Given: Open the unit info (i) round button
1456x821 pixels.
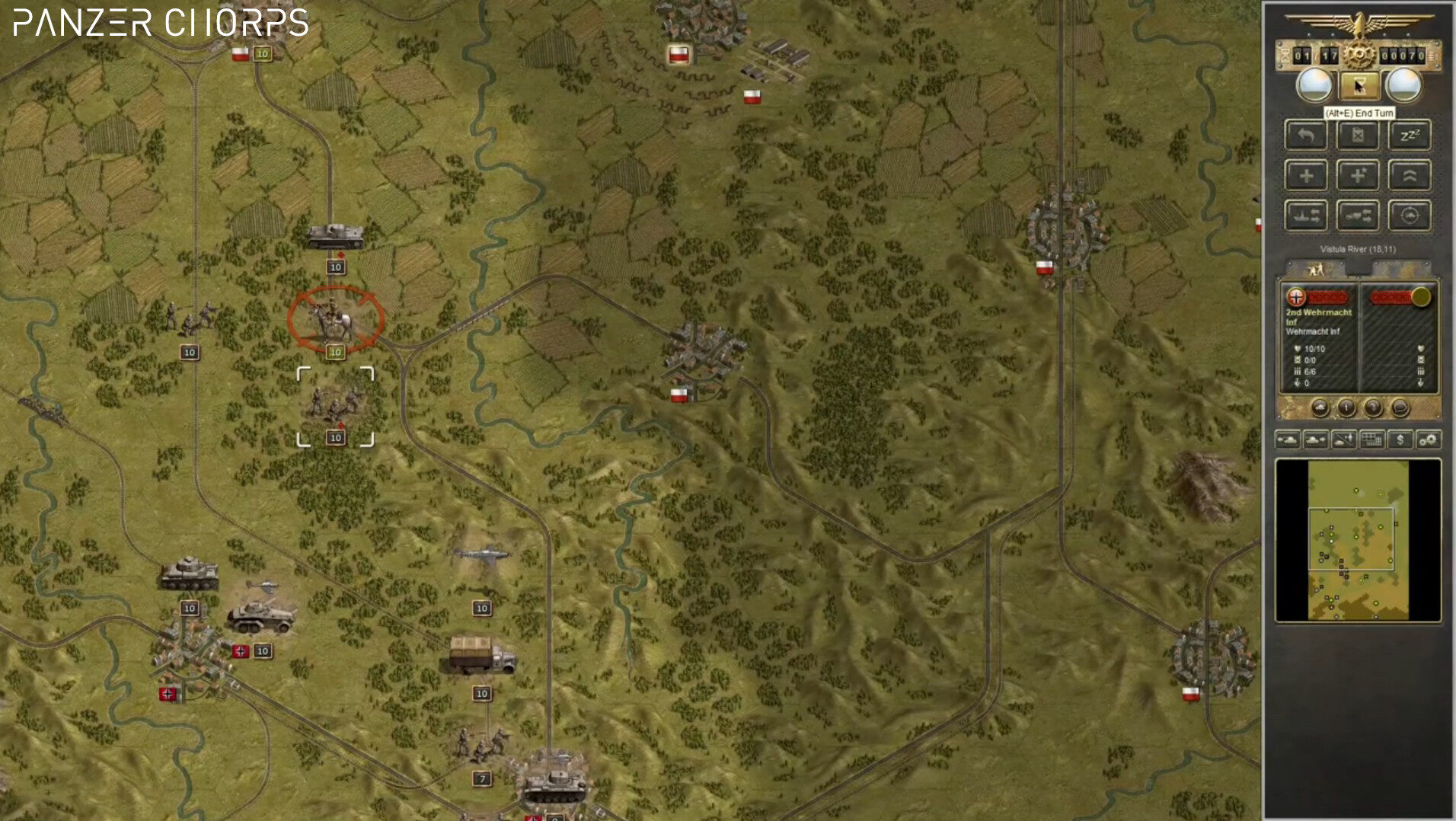Looking at the screenshot, I should pyautogui.click(x=1346, y=408).
